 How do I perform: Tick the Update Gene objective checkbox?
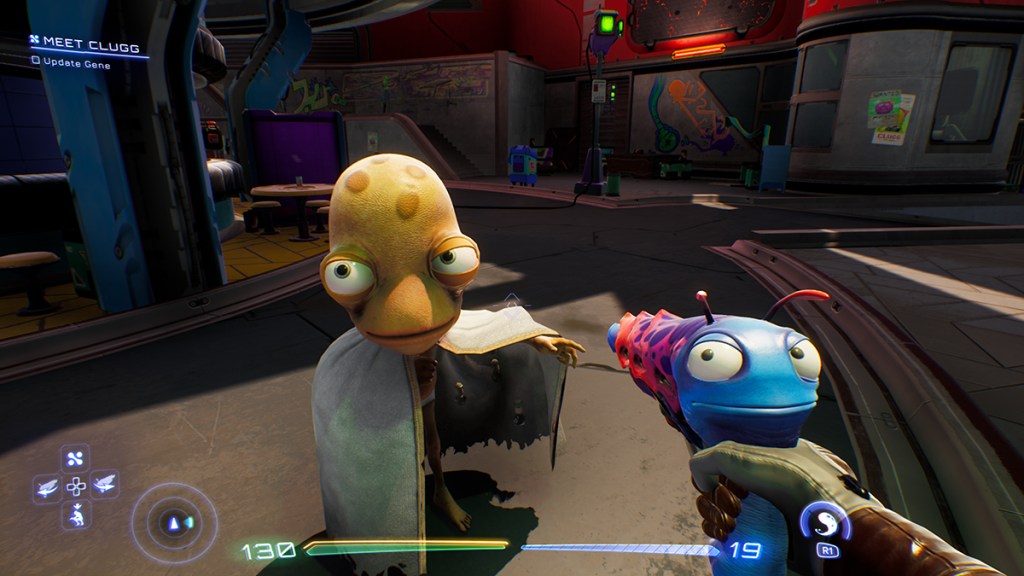(36, 60)
